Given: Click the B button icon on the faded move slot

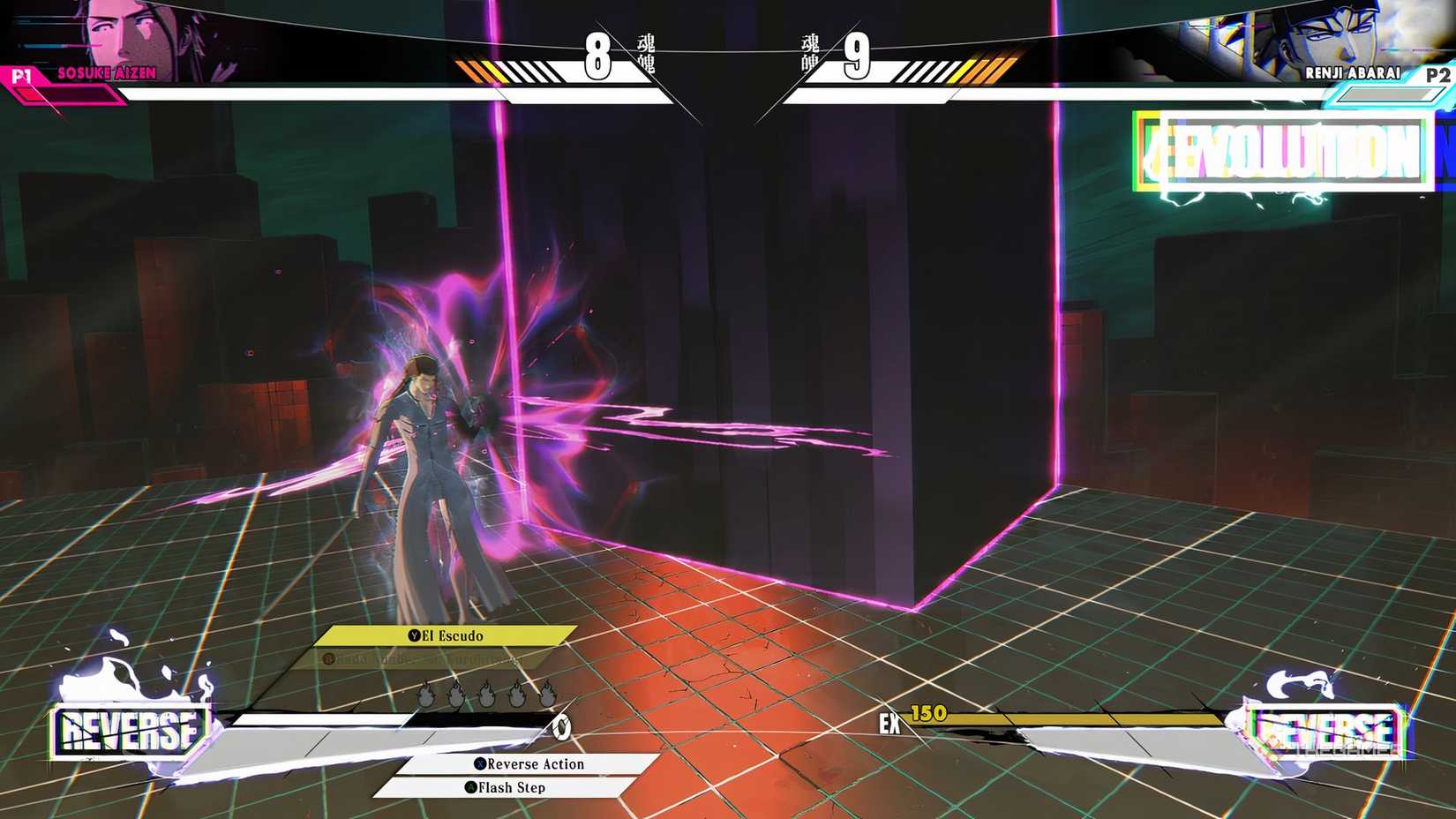Looking at the screenshot, I should click(x=328, y=659).
